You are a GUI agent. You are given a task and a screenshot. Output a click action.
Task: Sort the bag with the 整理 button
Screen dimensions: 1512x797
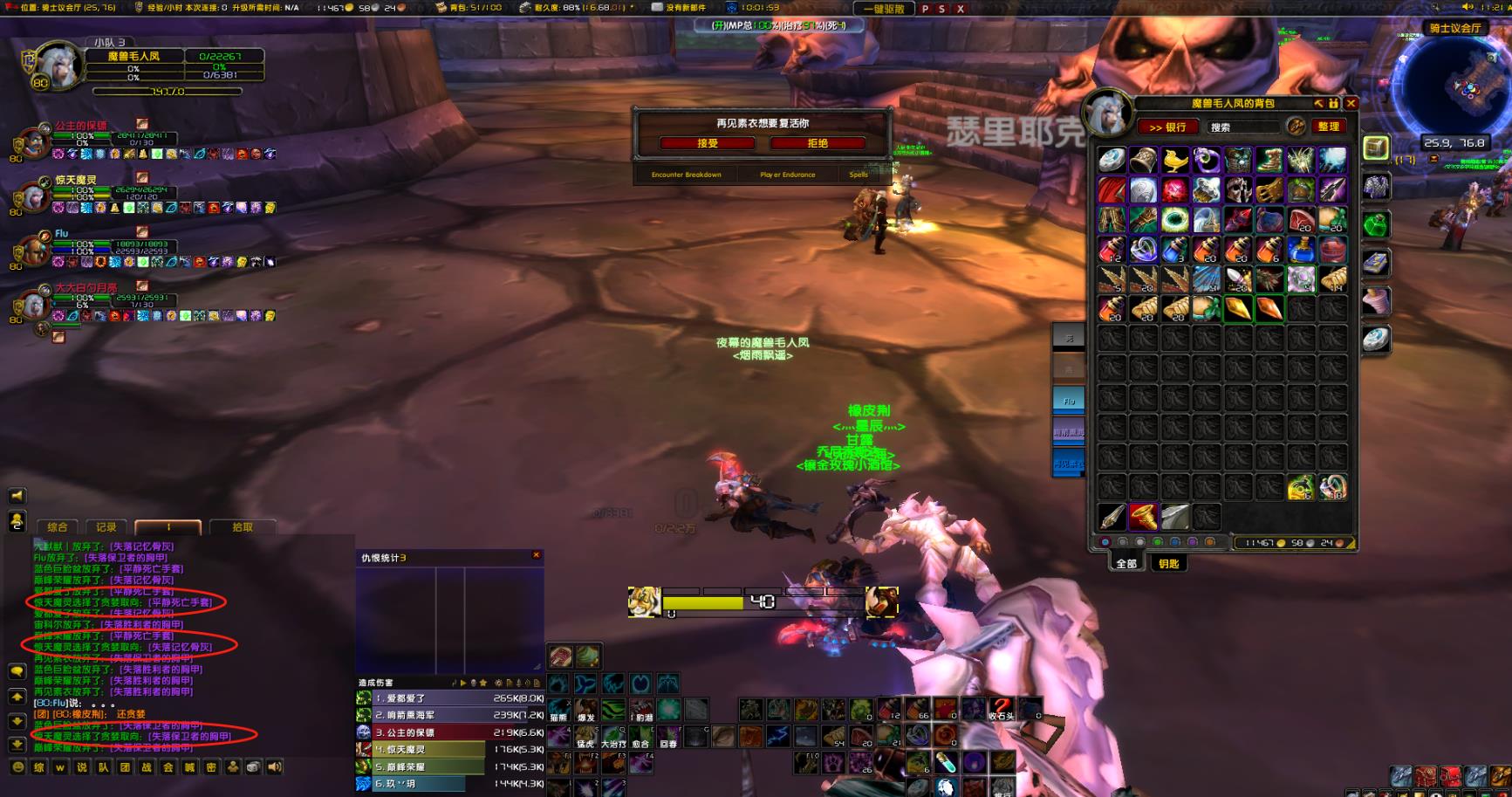(1328, 127)
